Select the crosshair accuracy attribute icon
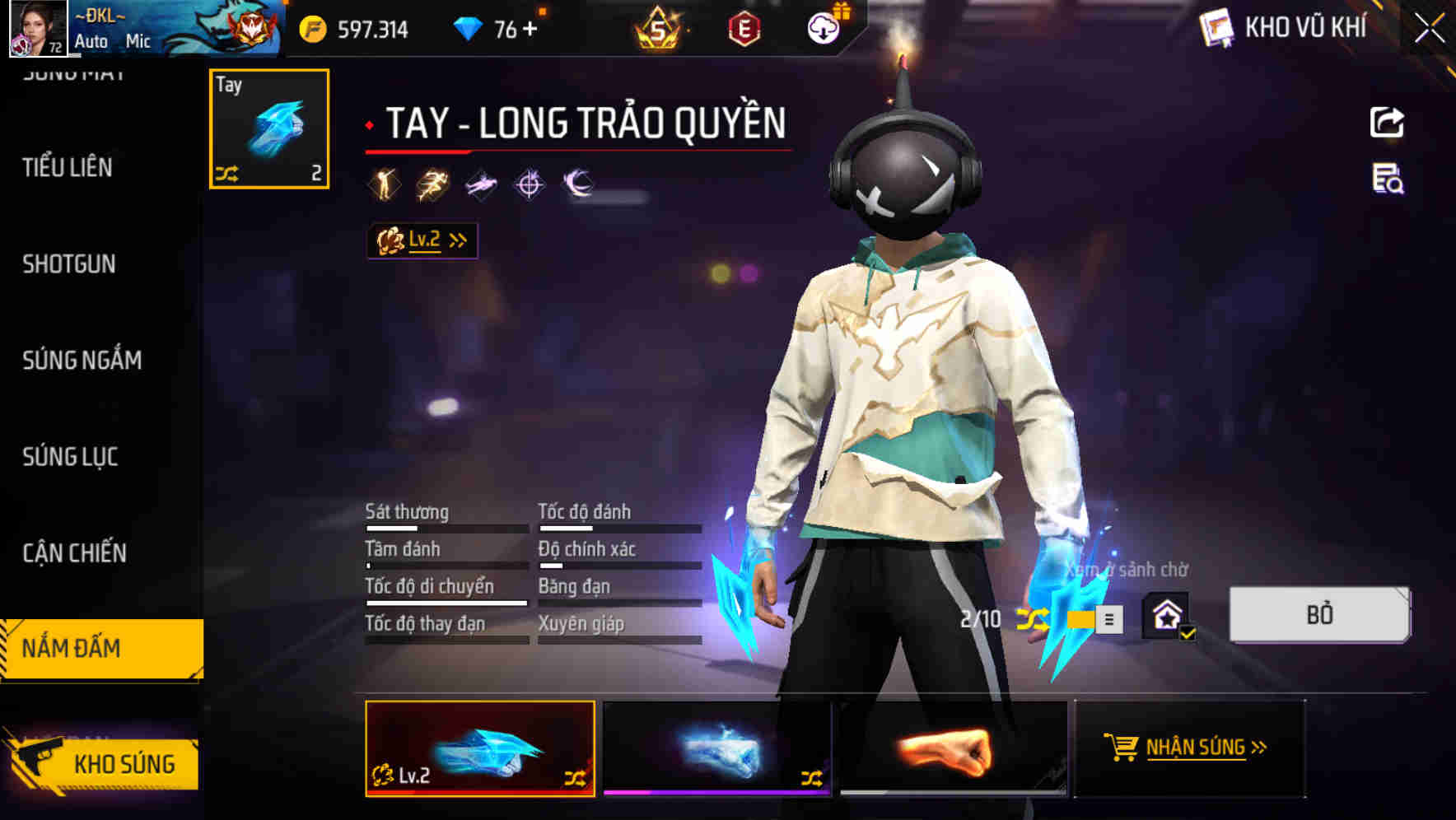This screenshot has height=820, width=1456. 528,183
